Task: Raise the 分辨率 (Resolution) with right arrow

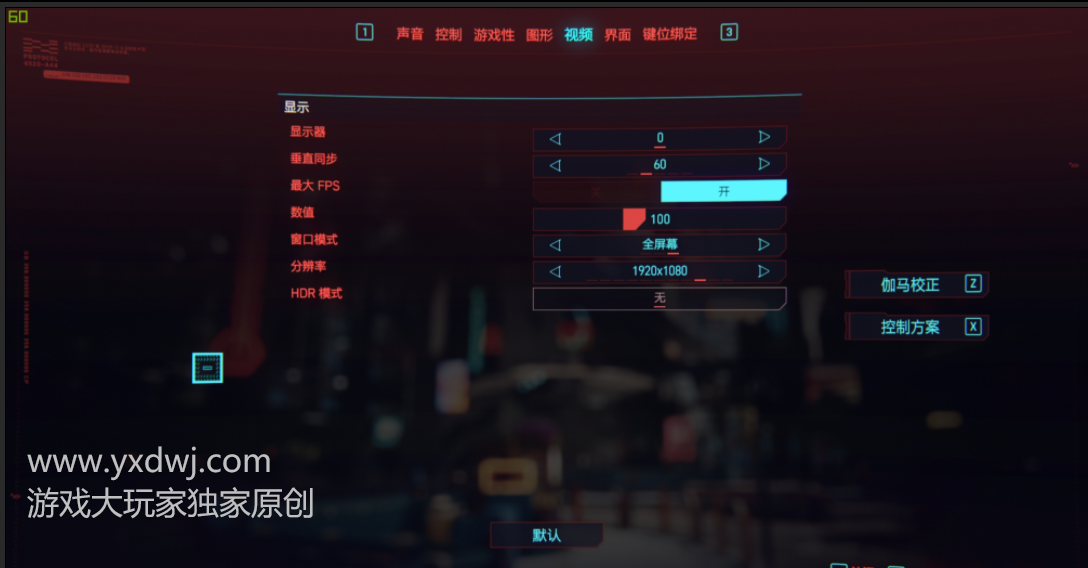Action: pyautogui.click(x=764, y=271)
